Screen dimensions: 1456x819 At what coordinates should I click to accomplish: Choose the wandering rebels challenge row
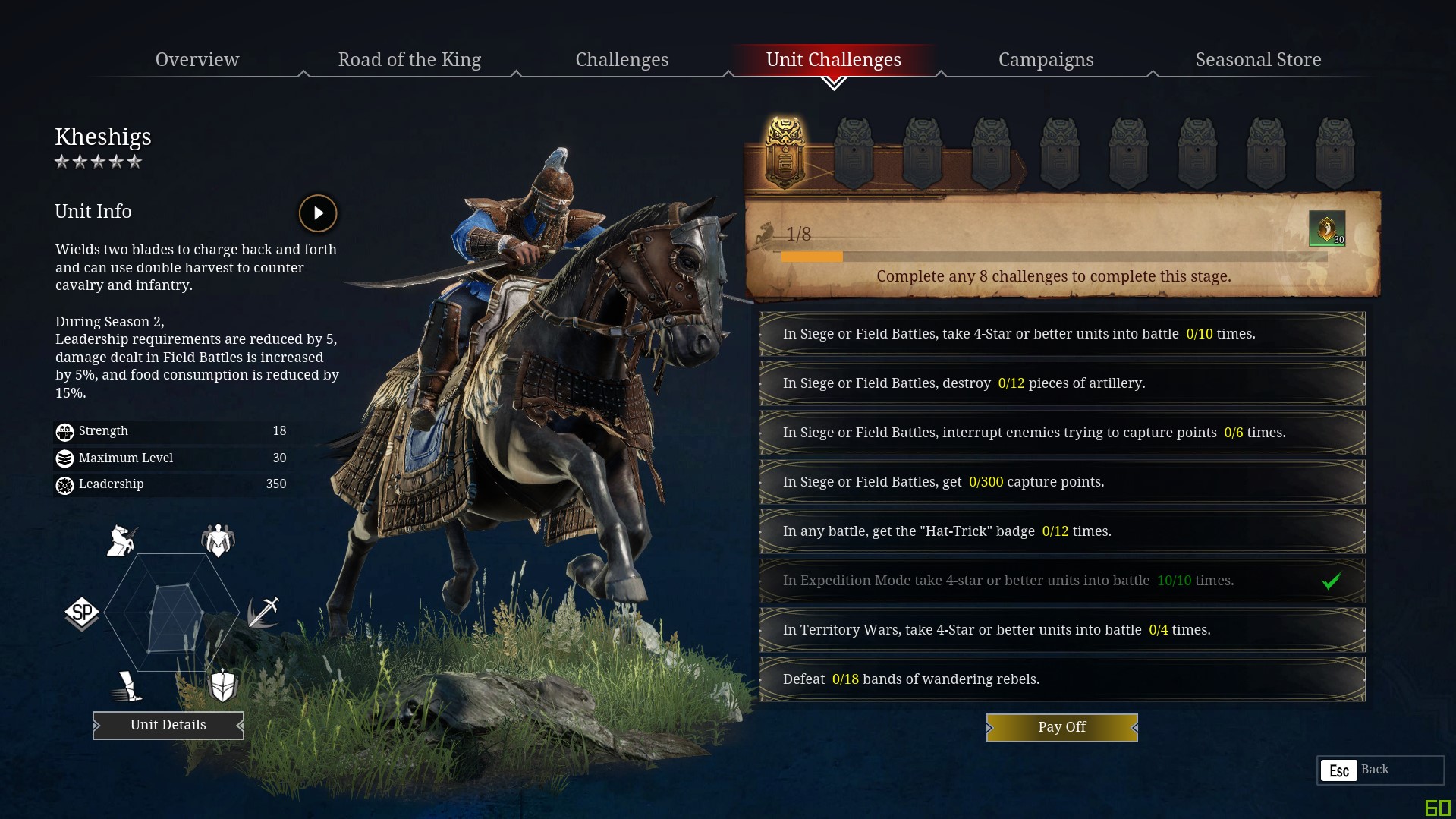click(x=1061, y=679)
